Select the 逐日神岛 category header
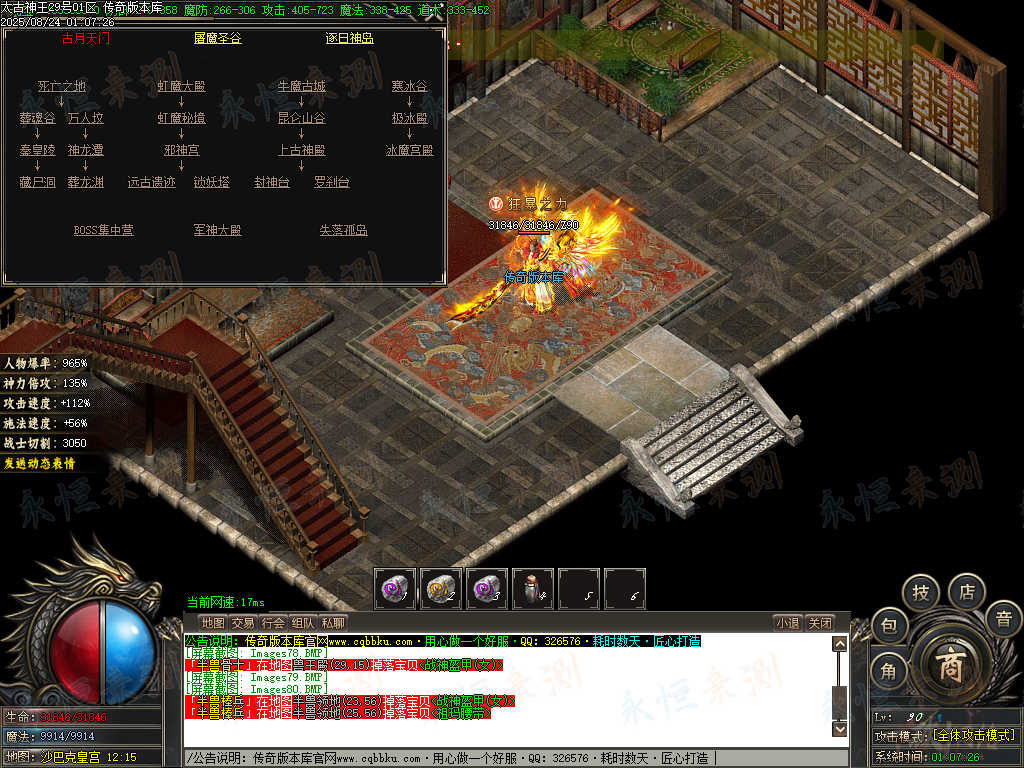This screenshot has height=768, width=1024. [349, 39]
